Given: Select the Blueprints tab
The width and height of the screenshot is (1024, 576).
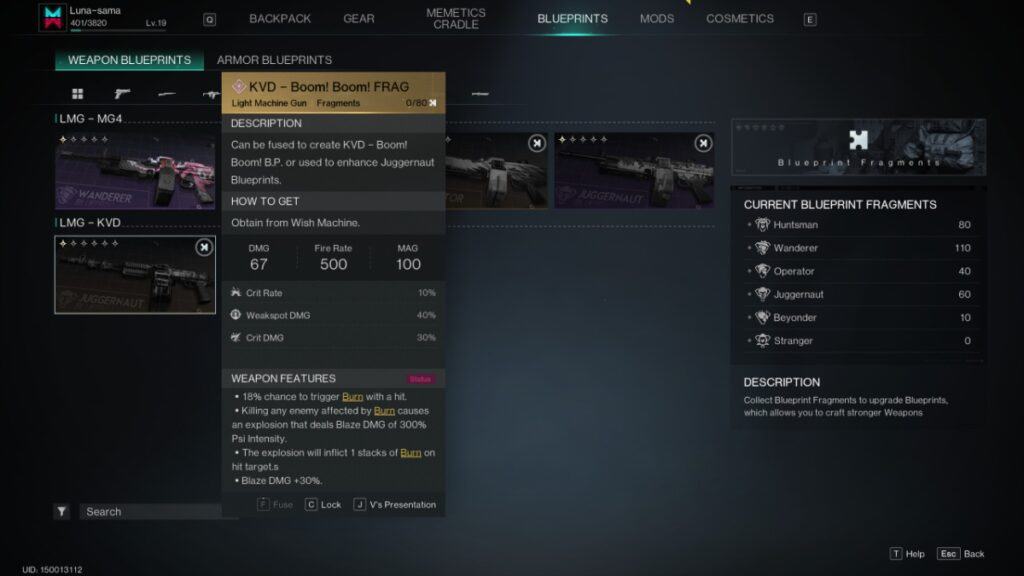Looking at the screenshot, I should 572,19.
